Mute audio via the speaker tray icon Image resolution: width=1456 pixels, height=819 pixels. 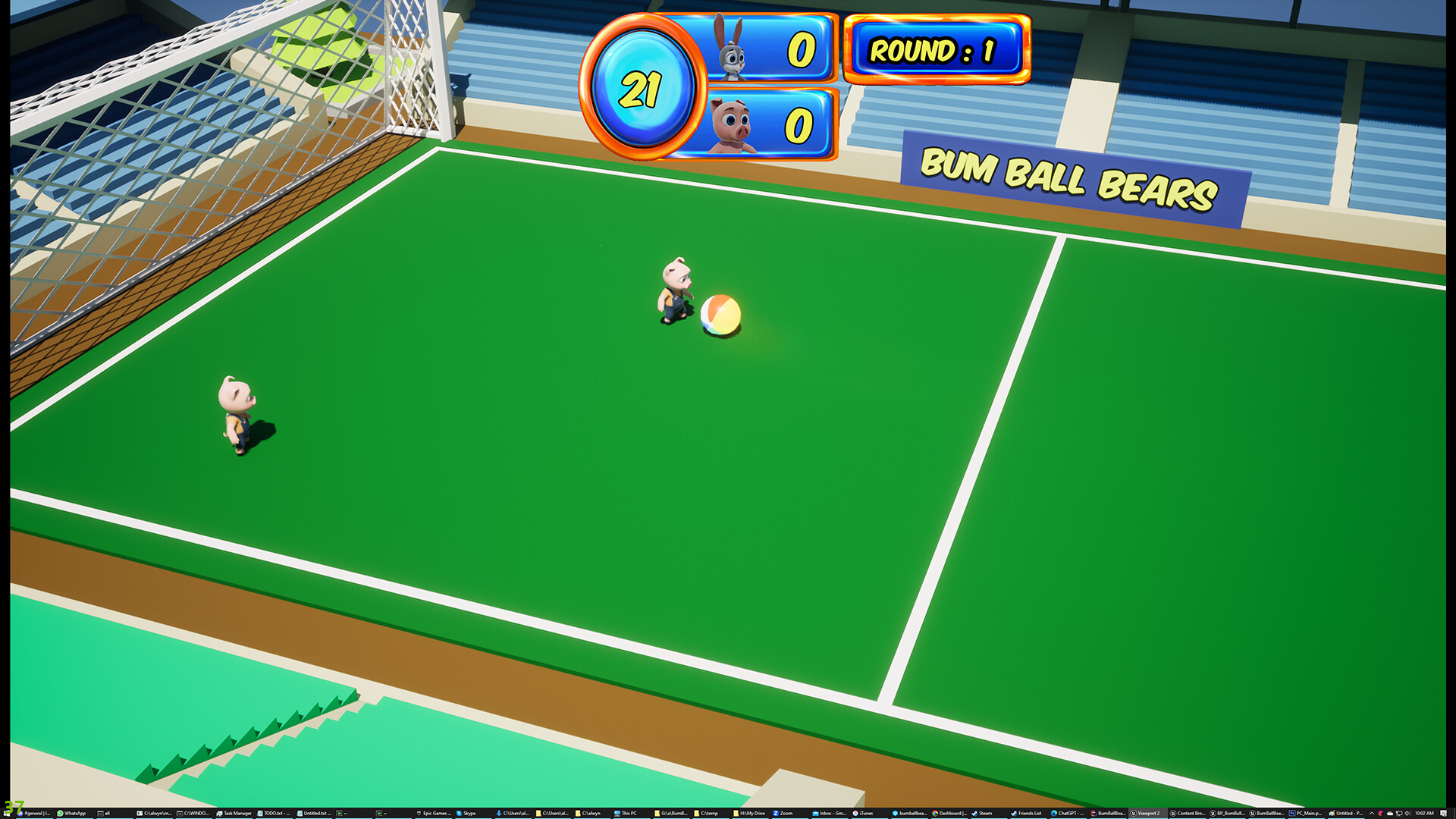[1407, 812]
